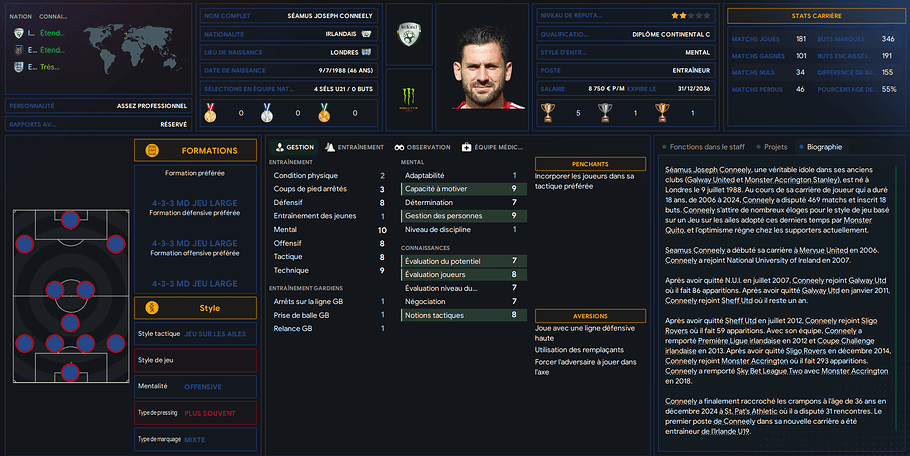Select the Biographie tab
The height and width of the screenshot is (456, 910).
[820, 147]
